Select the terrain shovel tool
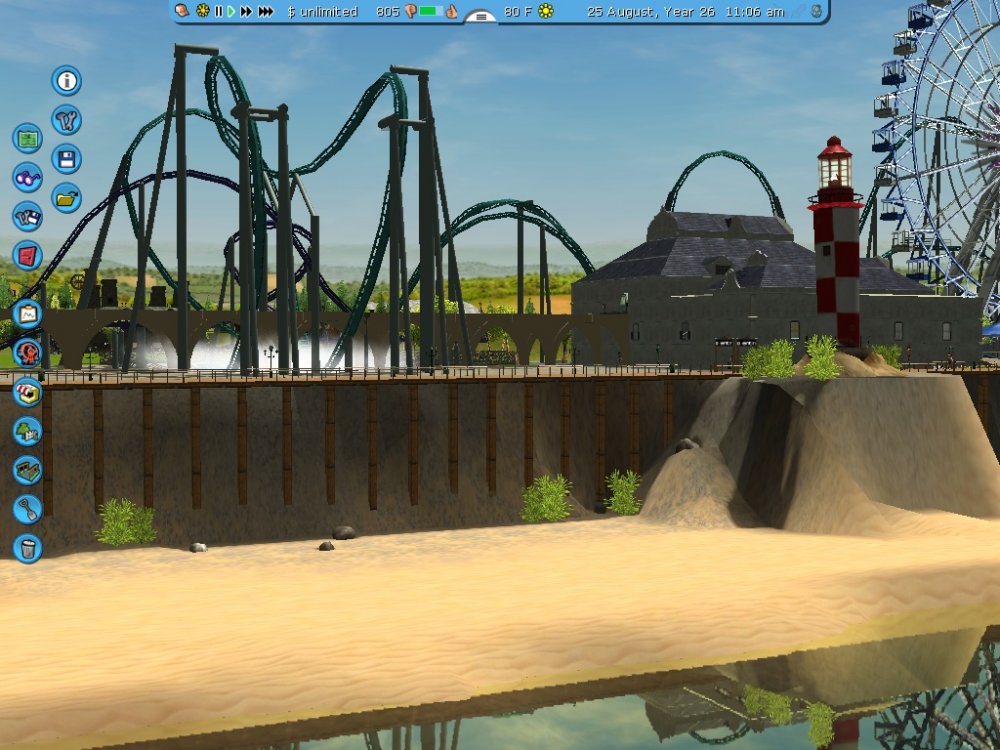Image resolution: width=1000 pixels, height=750 pixels. pyautogui.click(x=27, y=509)
